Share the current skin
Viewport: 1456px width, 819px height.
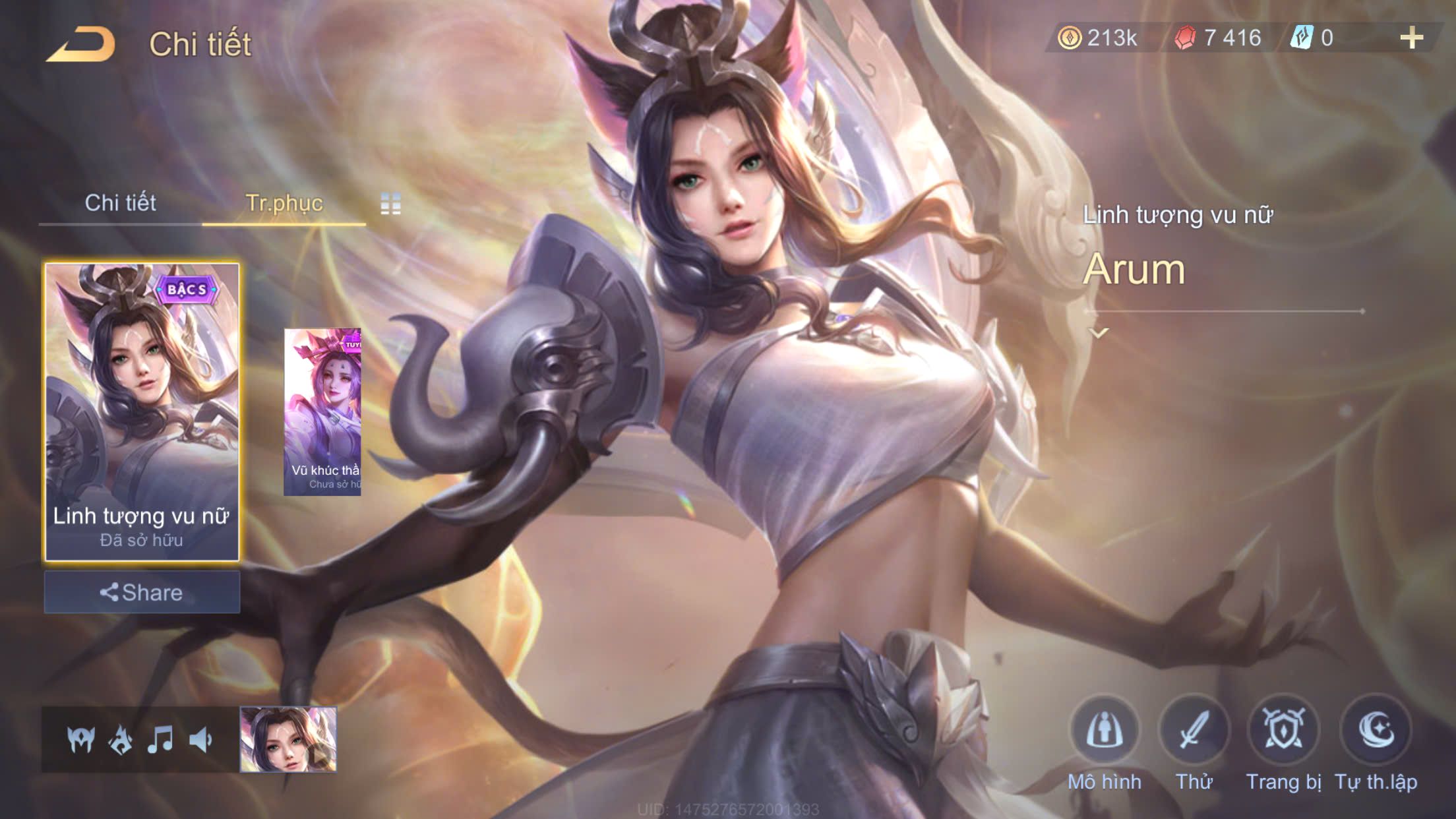click(x=142, y=592)
